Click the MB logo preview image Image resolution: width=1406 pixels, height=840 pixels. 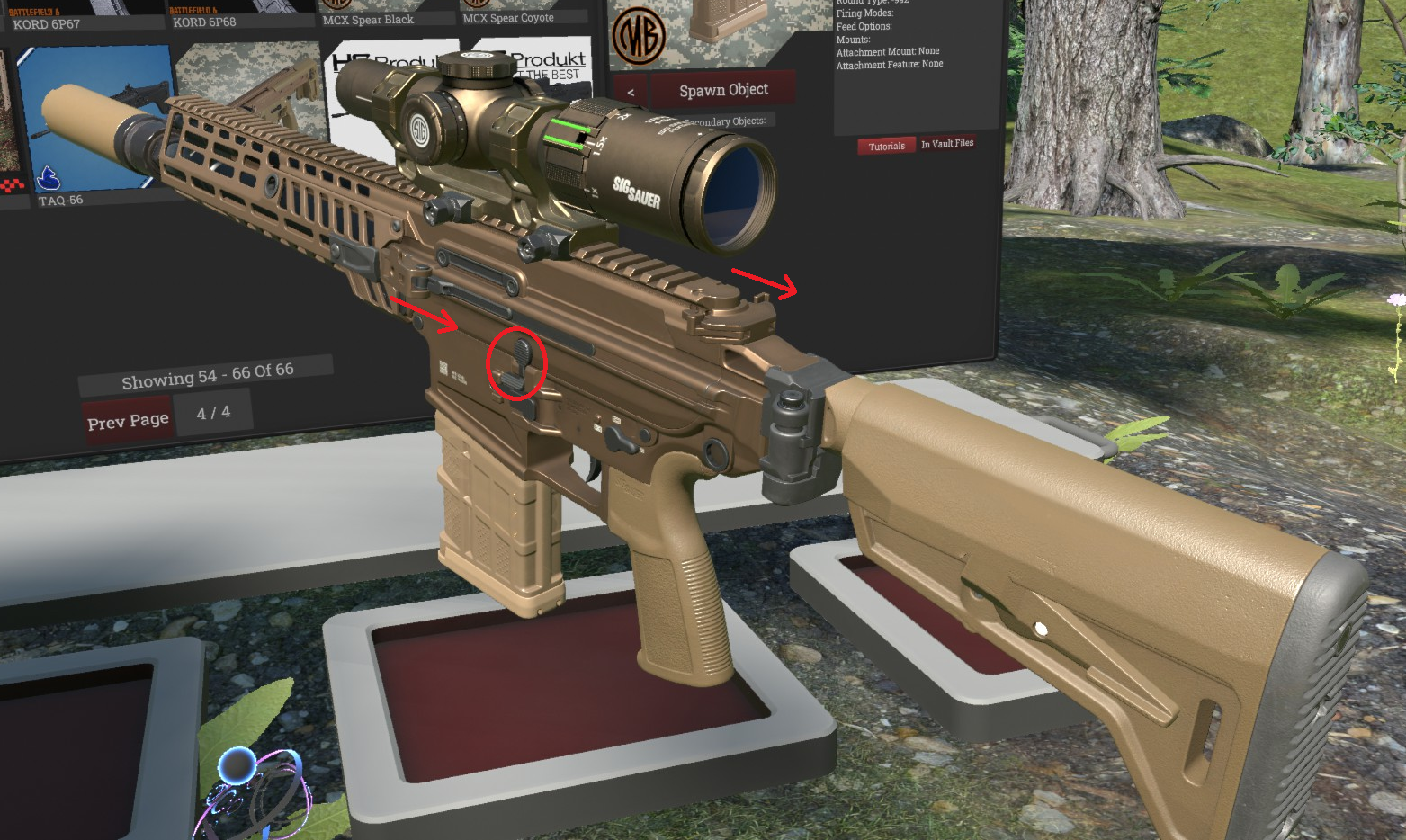tap(638, 36)
